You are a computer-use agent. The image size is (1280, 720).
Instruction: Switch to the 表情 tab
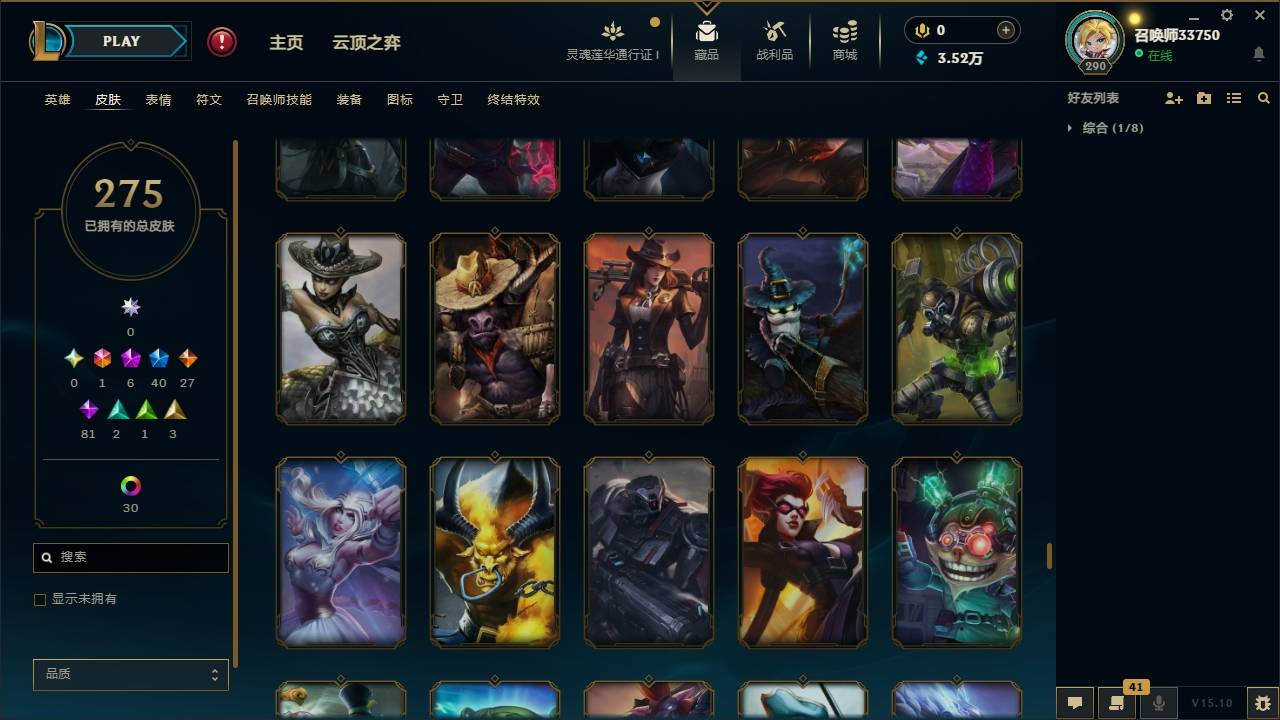coord(158,100)
